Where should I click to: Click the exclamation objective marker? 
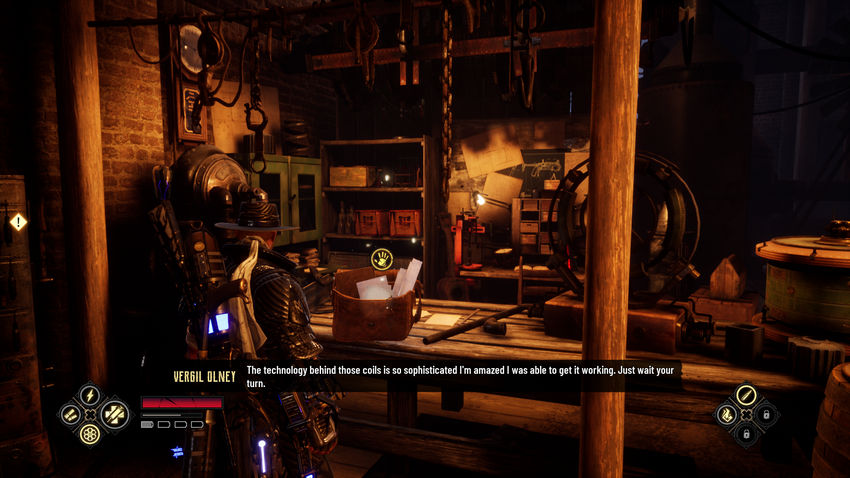click(18, 222)
